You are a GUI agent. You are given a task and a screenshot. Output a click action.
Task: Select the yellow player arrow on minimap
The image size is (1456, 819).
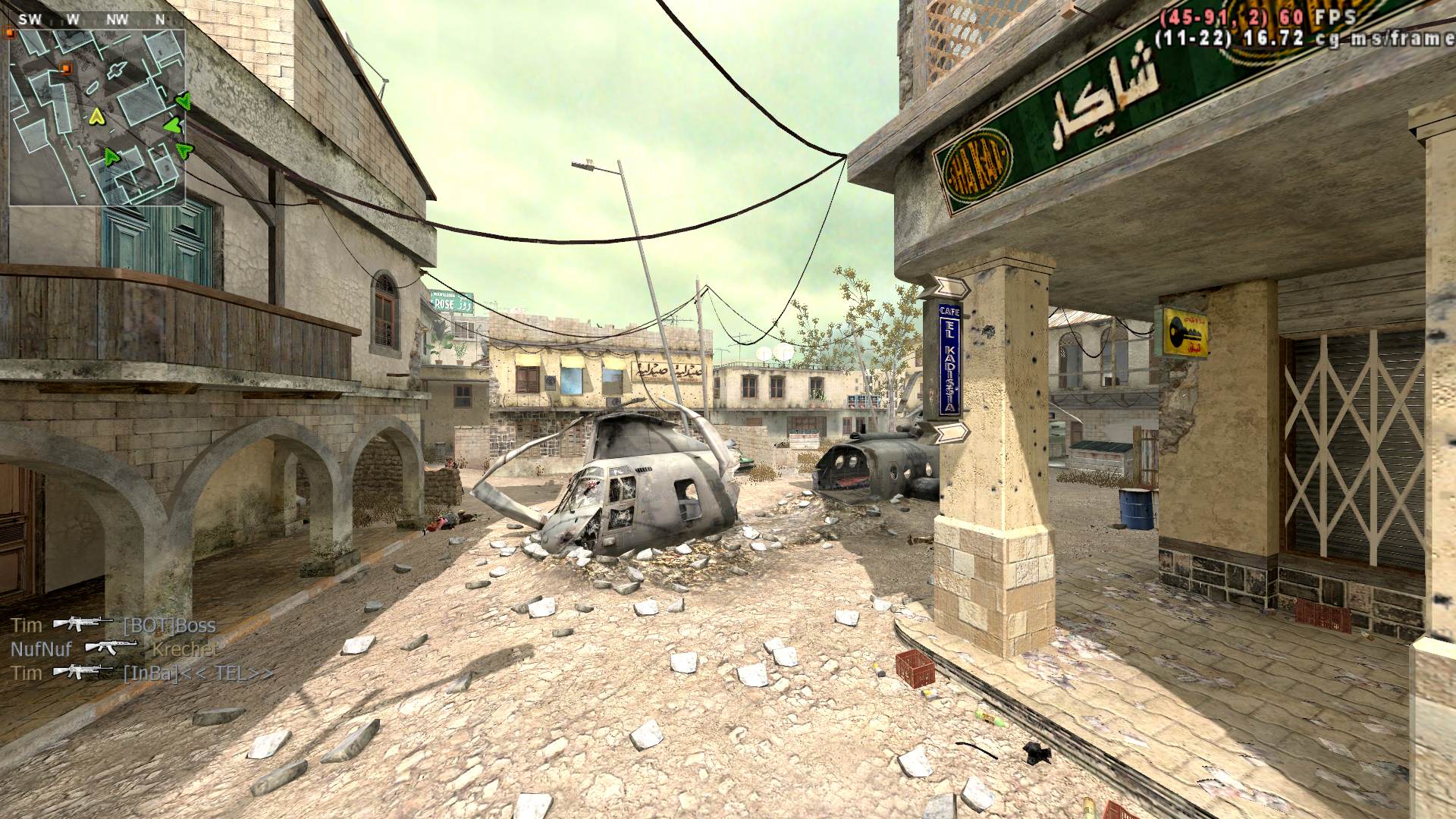tap(96, 117)
